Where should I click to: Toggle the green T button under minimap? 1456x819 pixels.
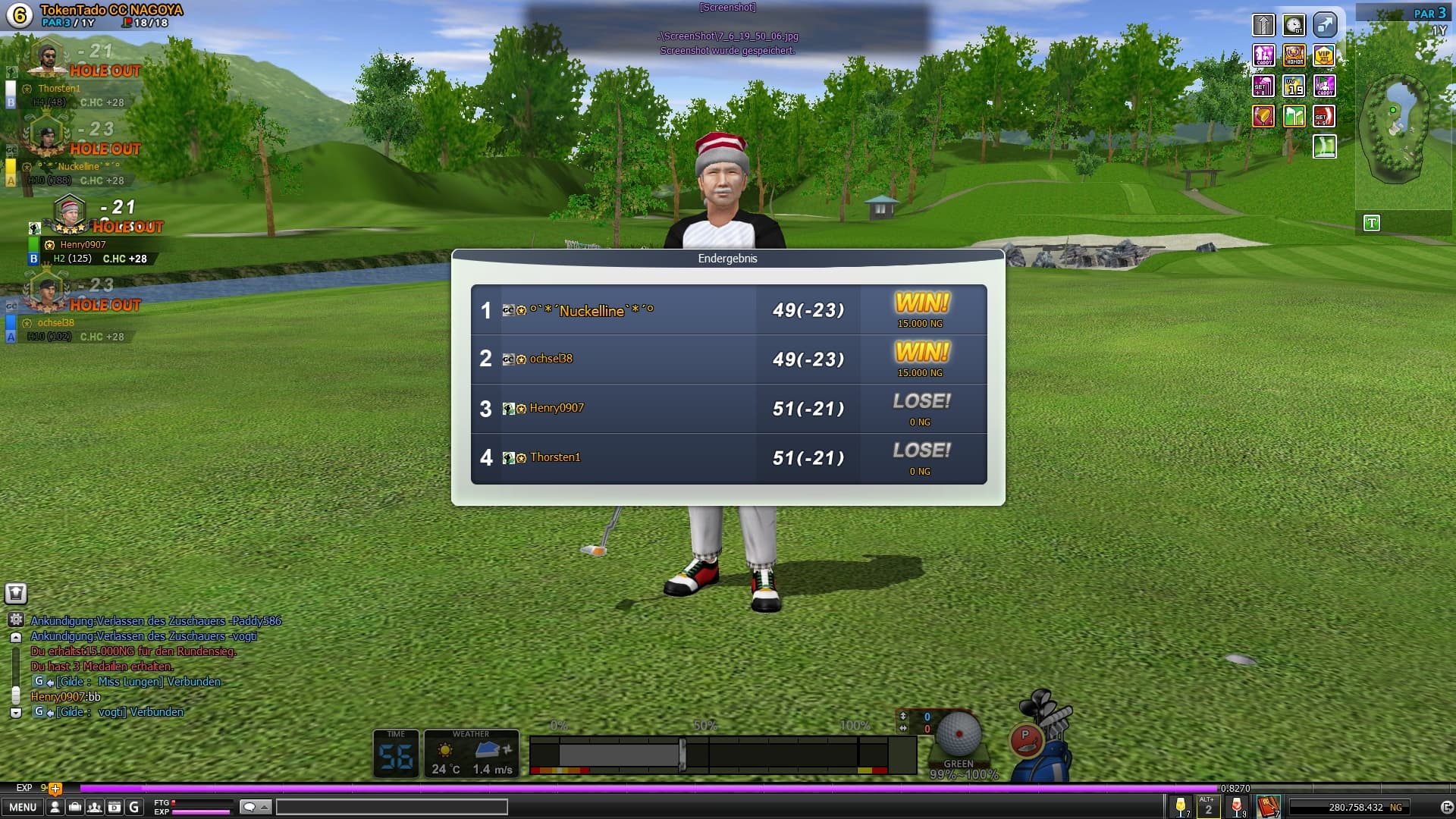click(1371, 223)
